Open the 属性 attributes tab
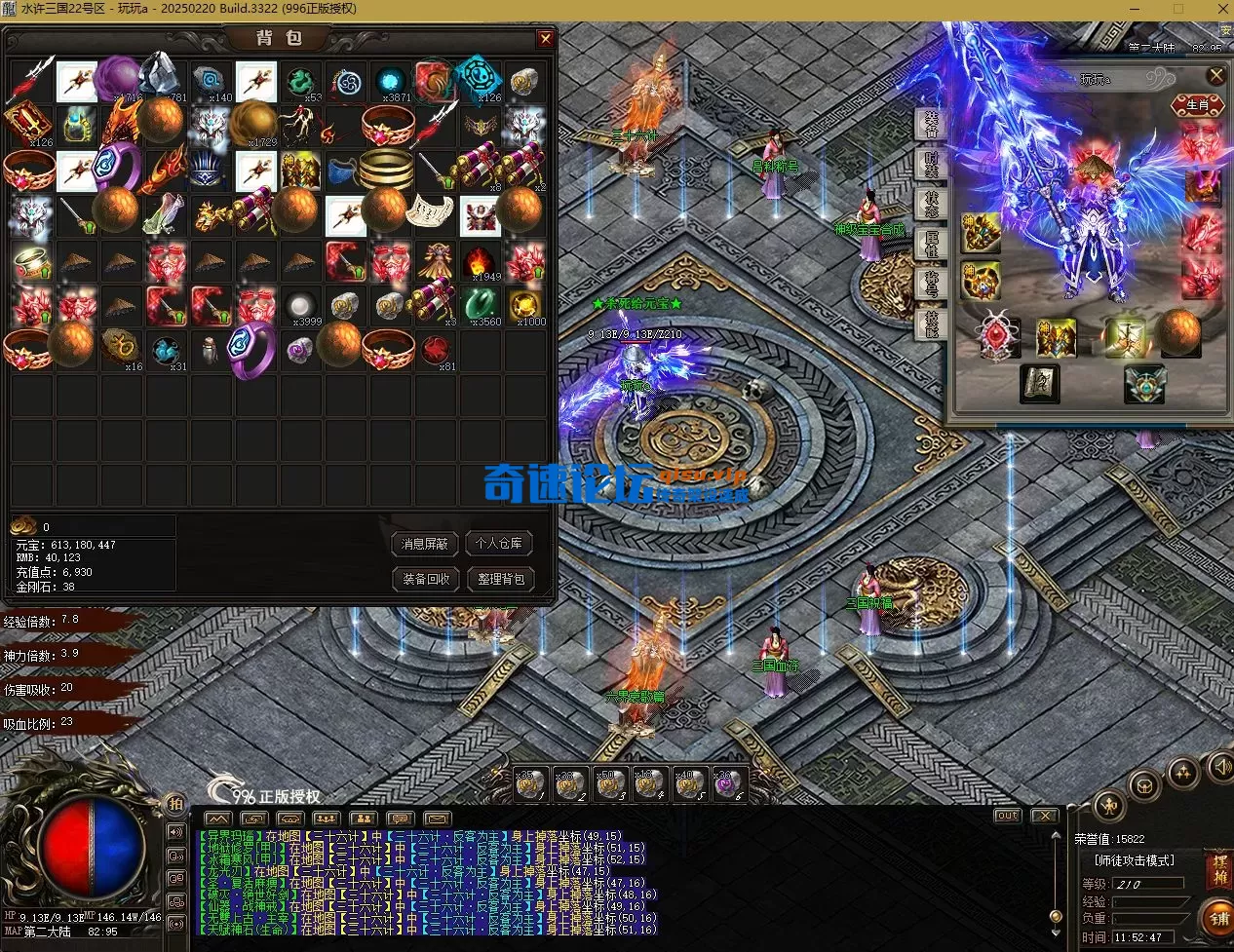Viewport: 1234px width, 952px height. click(x=931, y=244)
